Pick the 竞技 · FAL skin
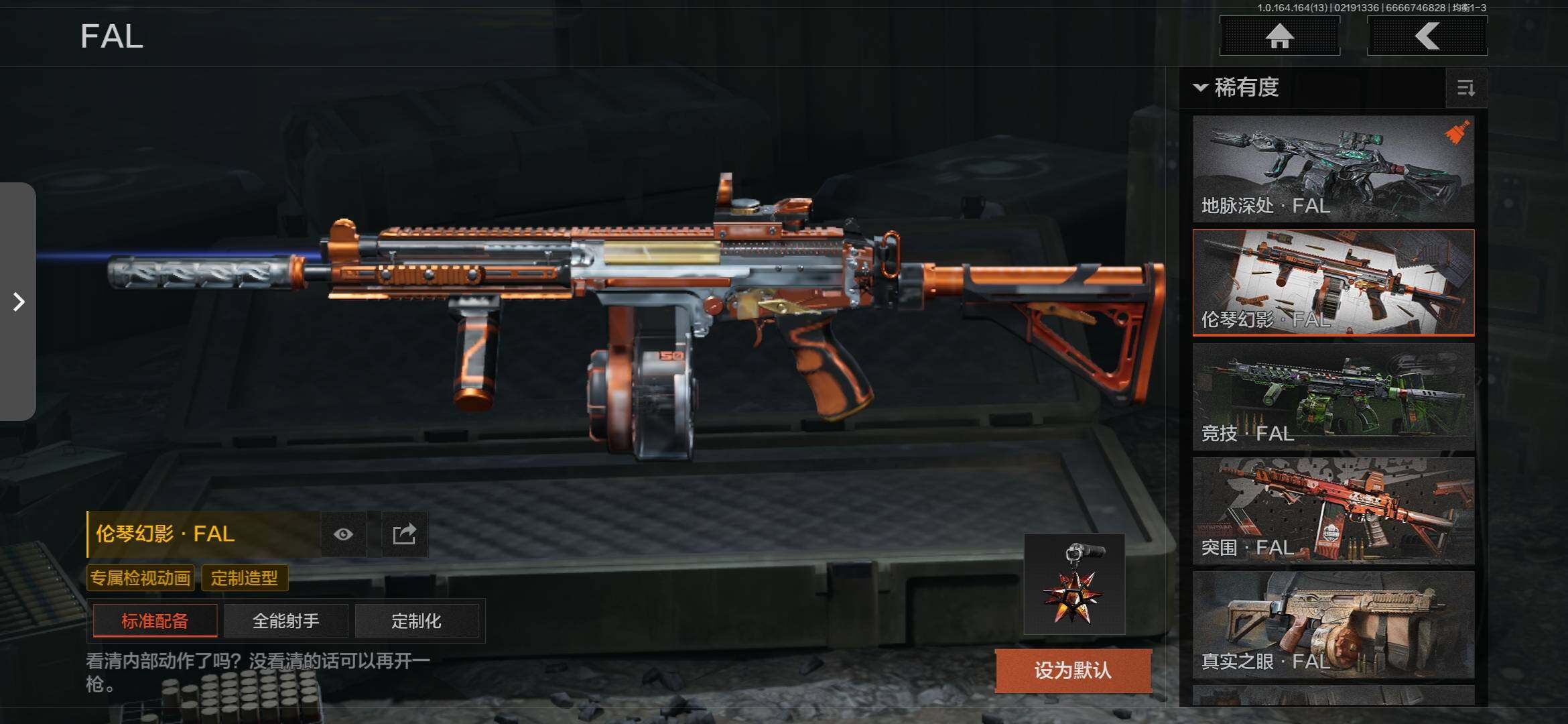Viewport: 1568px width, 724px height. [x=1333, y=396]
